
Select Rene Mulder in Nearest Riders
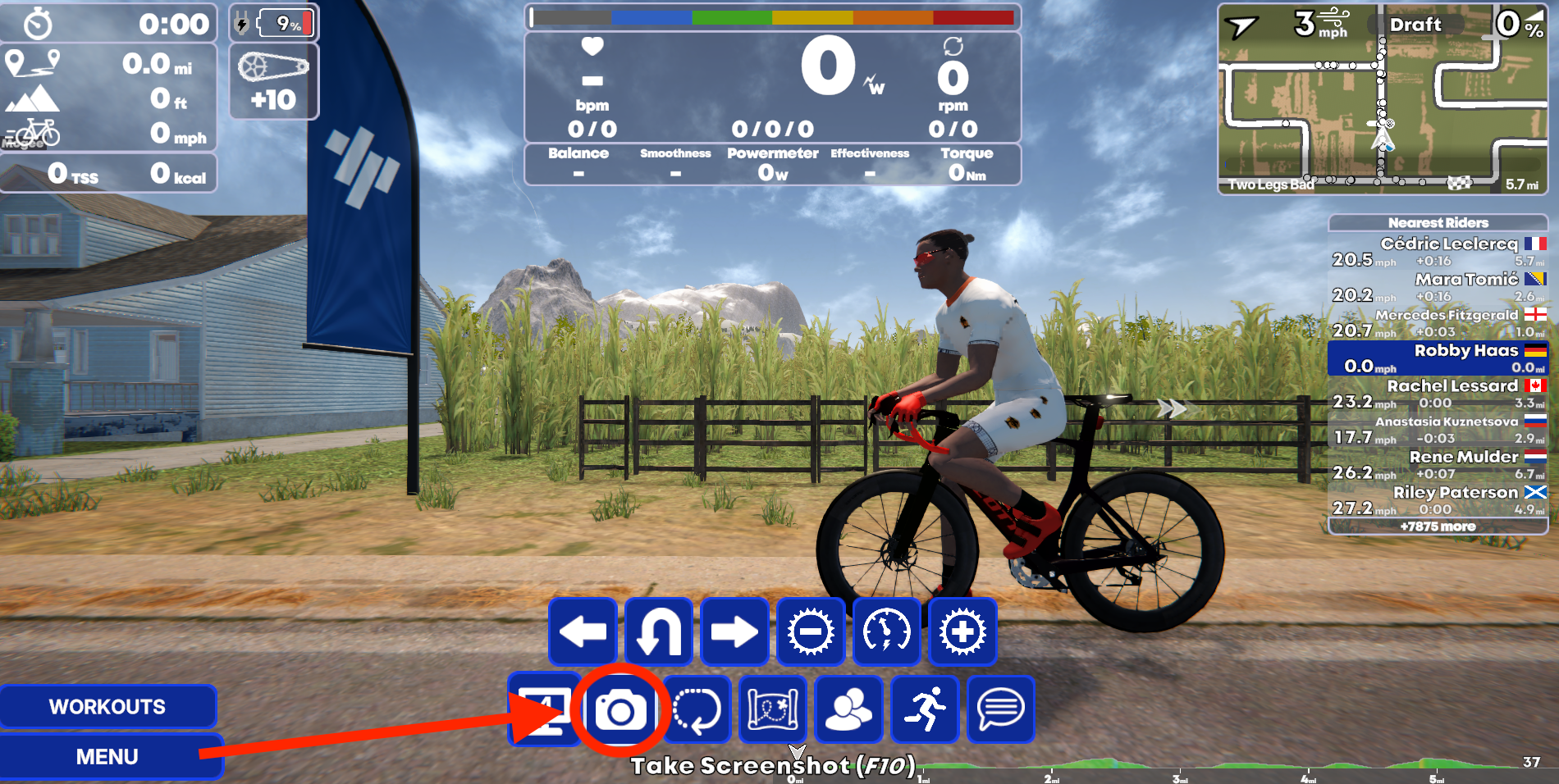click(1438, 464)
